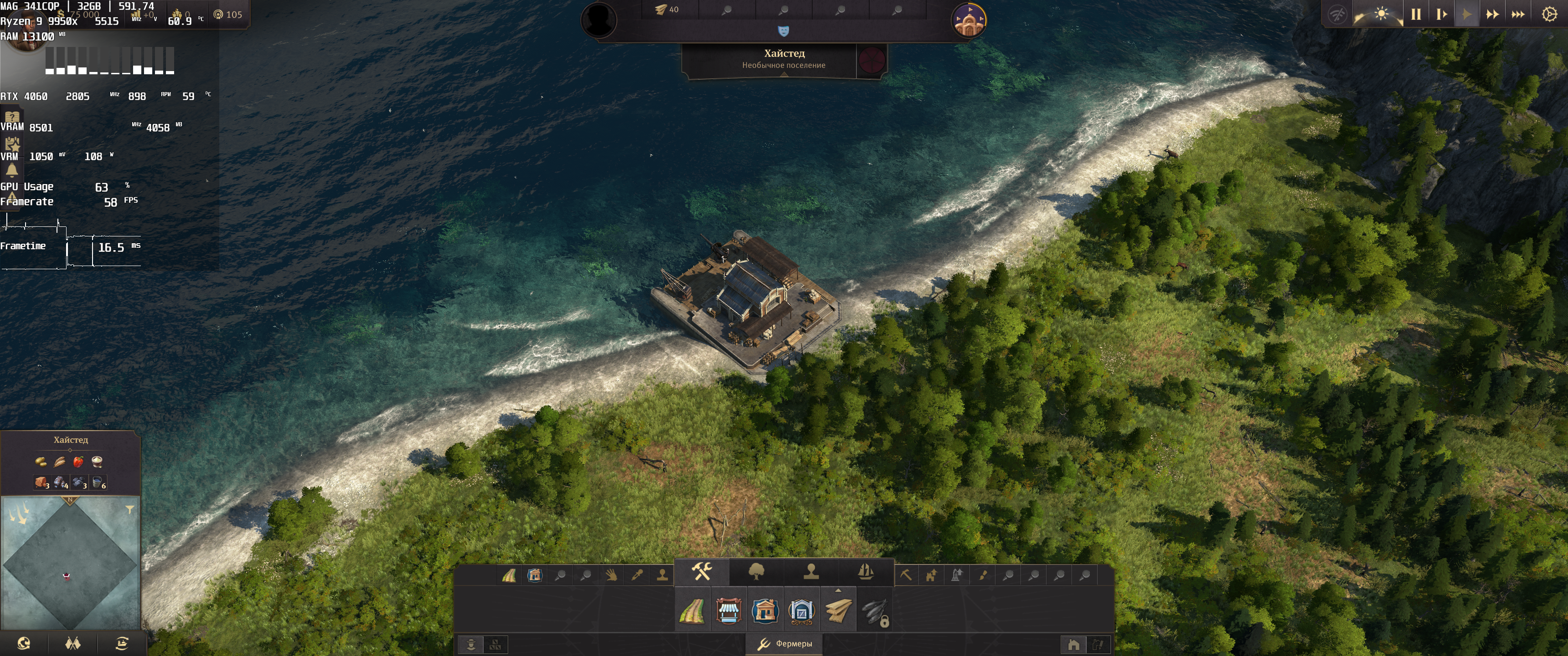Open the diplomacy crossed flags menu

(73, 643)
